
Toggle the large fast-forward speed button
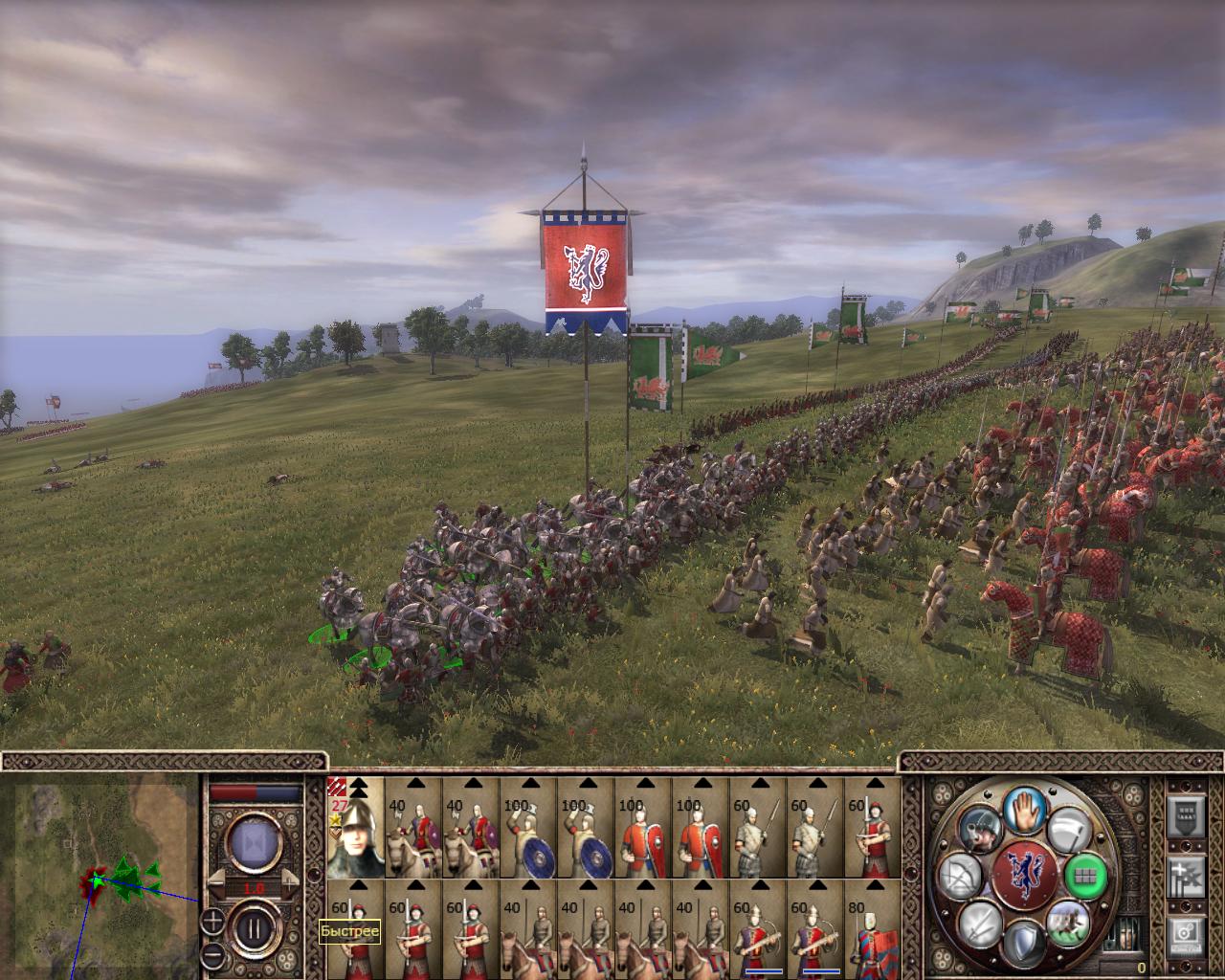[x=254, y=842]
